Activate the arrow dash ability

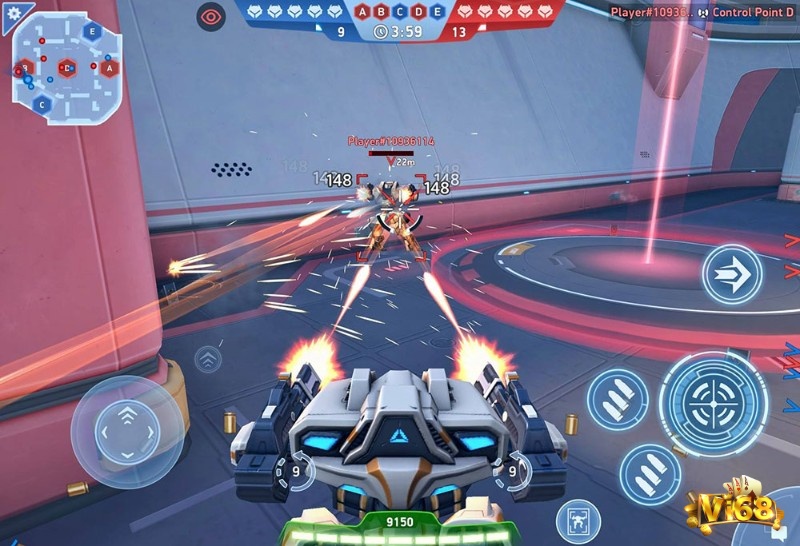coord(731,275)
